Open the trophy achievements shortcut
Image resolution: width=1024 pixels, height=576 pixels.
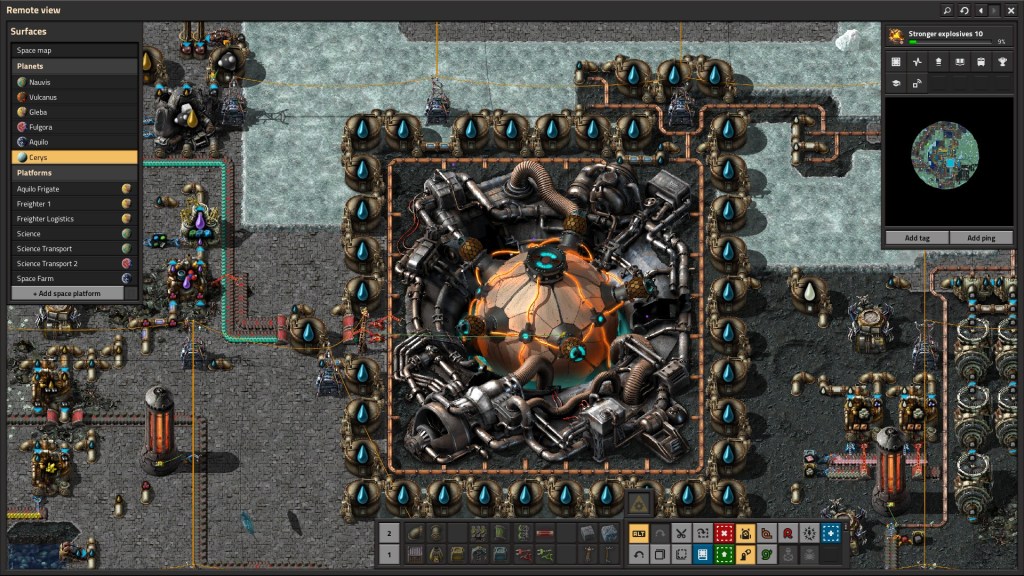(x=1001, y=62)
